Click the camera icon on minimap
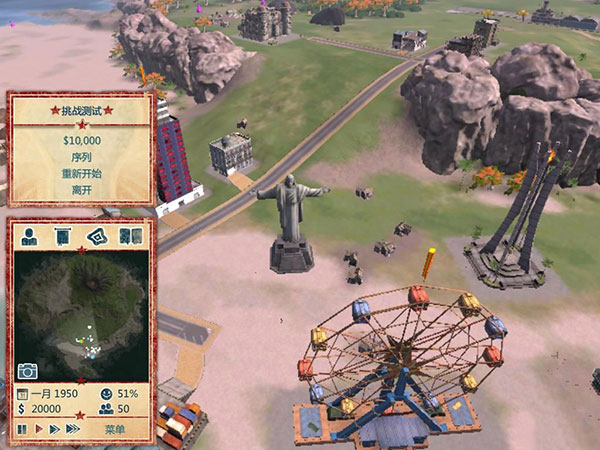The image size is (600, 450). click(x=28, y=371)
